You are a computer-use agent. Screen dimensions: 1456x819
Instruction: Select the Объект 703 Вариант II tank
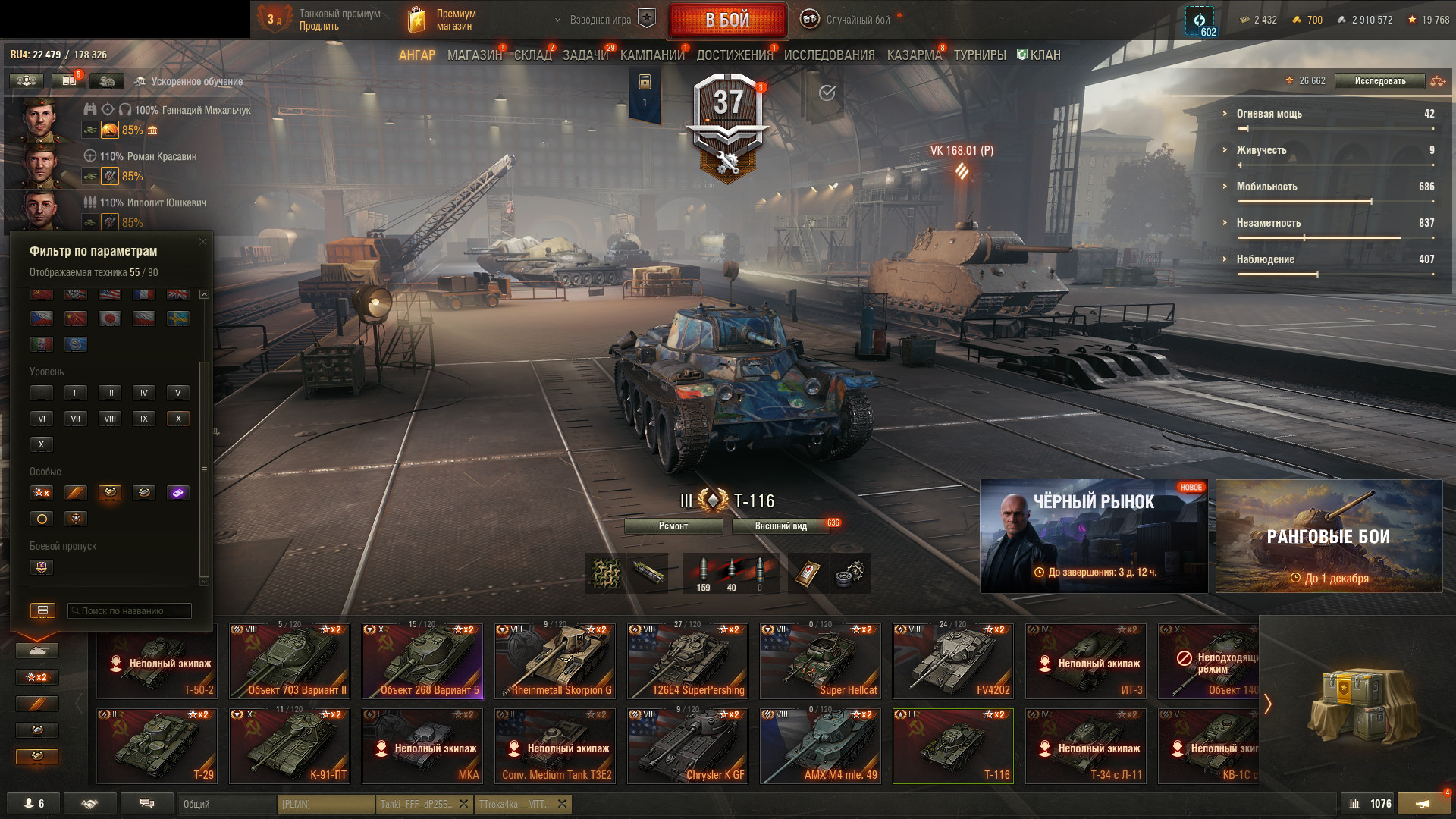290,661
